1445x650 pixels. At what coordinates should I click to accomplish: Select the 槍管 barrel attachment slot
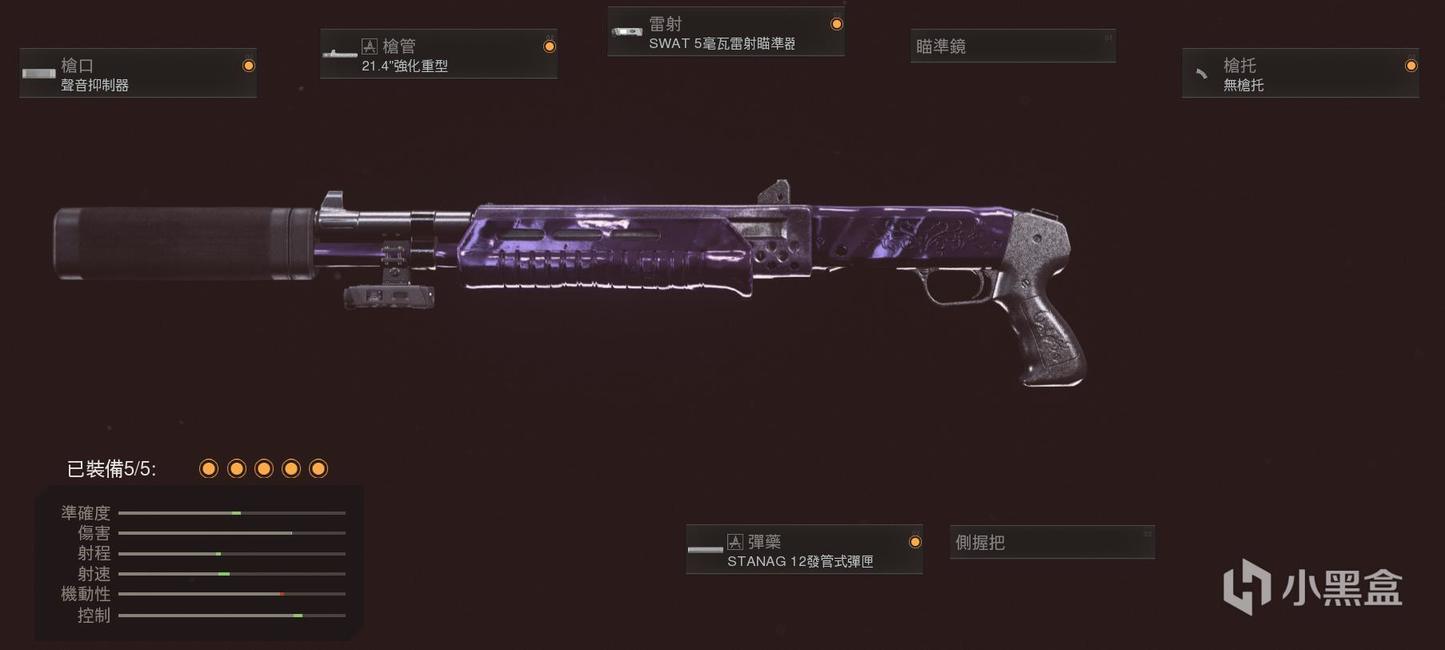pos(438,54)
